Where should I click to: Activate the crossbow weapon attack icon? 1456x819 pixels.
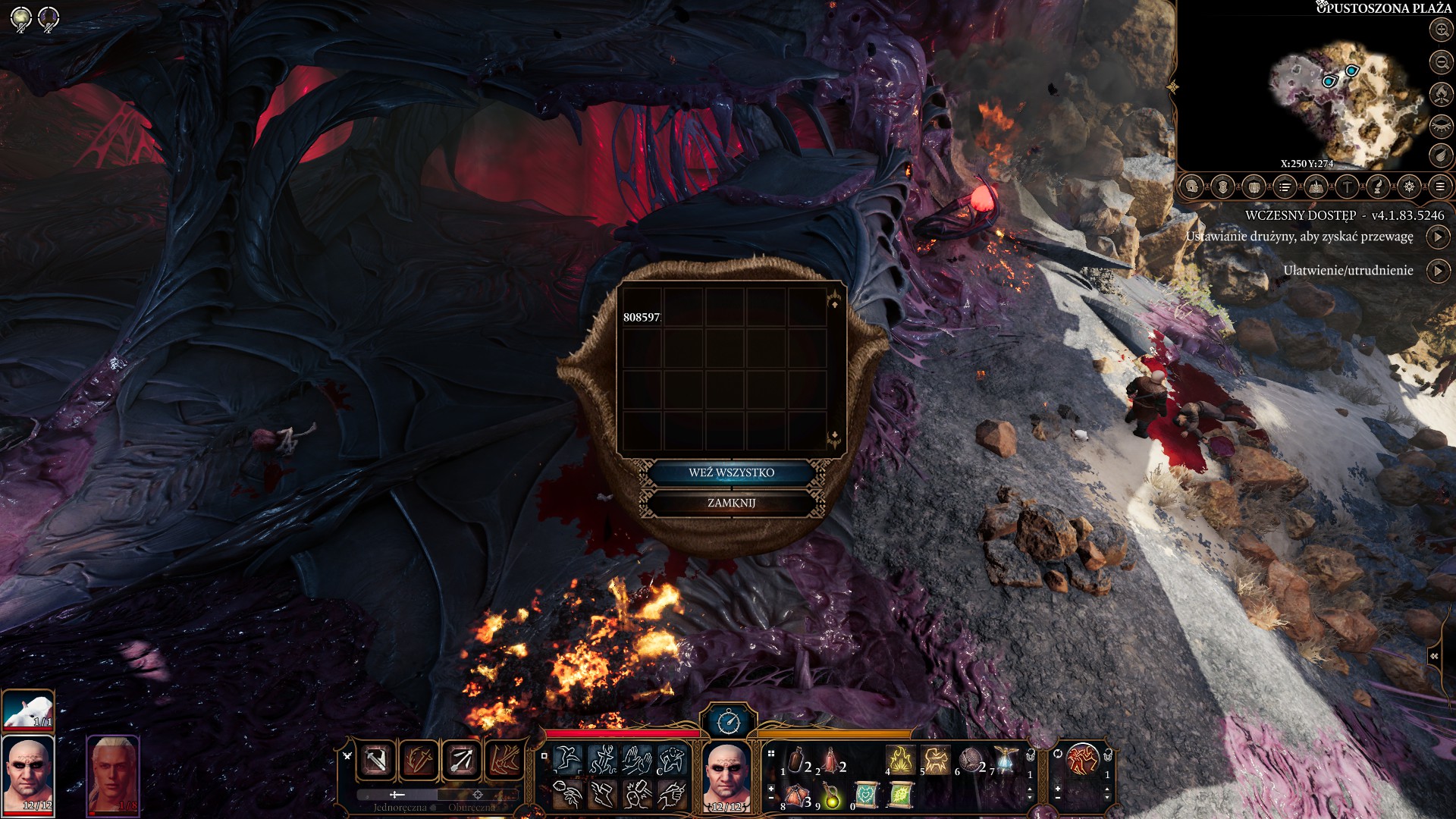462,759
